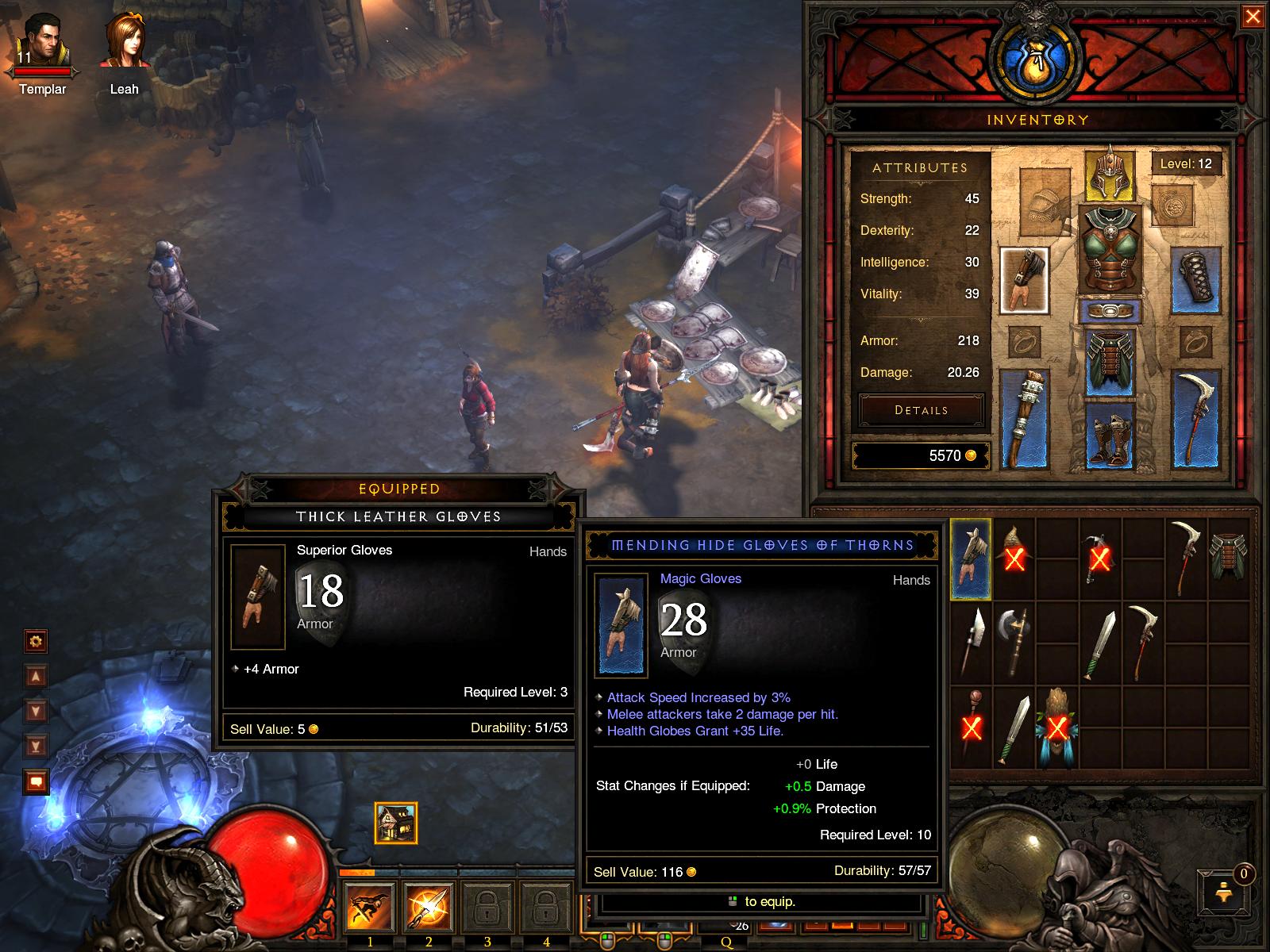Screen dimensions: 1270x952
Task: Close the inventory panel
Action: pos(1253,17)
